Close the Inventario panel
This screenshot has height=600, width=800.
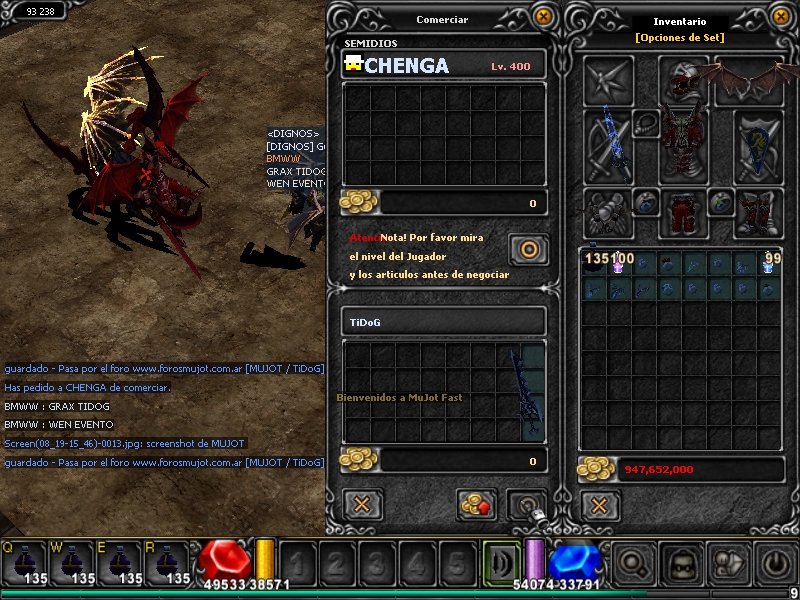pyautogui.click(x=781, y=16)
